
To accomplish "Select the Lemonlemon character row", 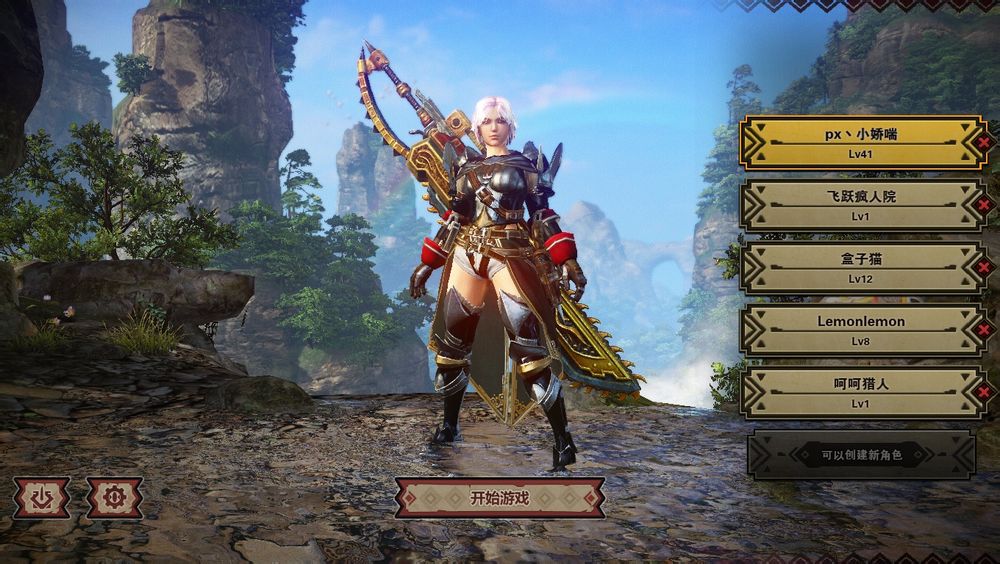I will point(861,329).
